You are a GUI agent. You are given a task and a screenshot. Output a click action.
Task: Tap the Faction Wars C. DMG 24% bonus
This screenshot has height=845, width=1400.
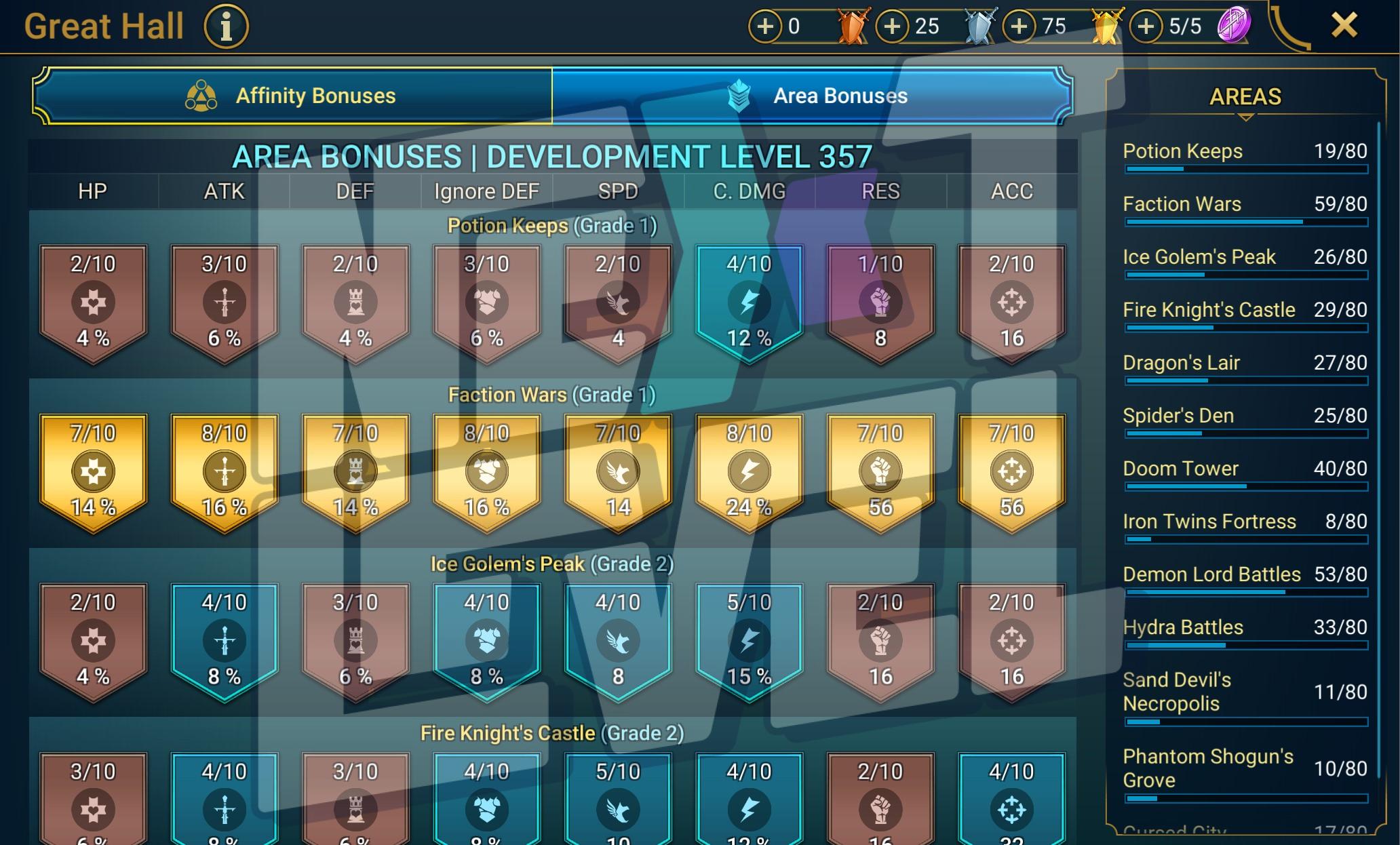click(749, 471)
